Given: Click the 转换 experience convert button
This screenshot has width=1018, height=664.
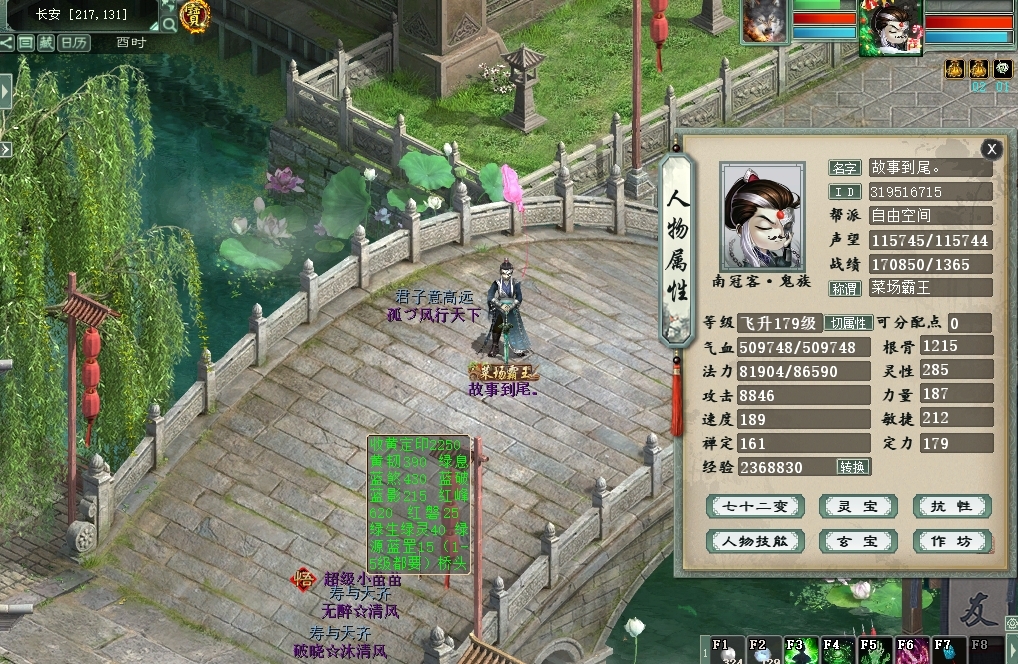Looking at the screenshot, I should (854, 467).
